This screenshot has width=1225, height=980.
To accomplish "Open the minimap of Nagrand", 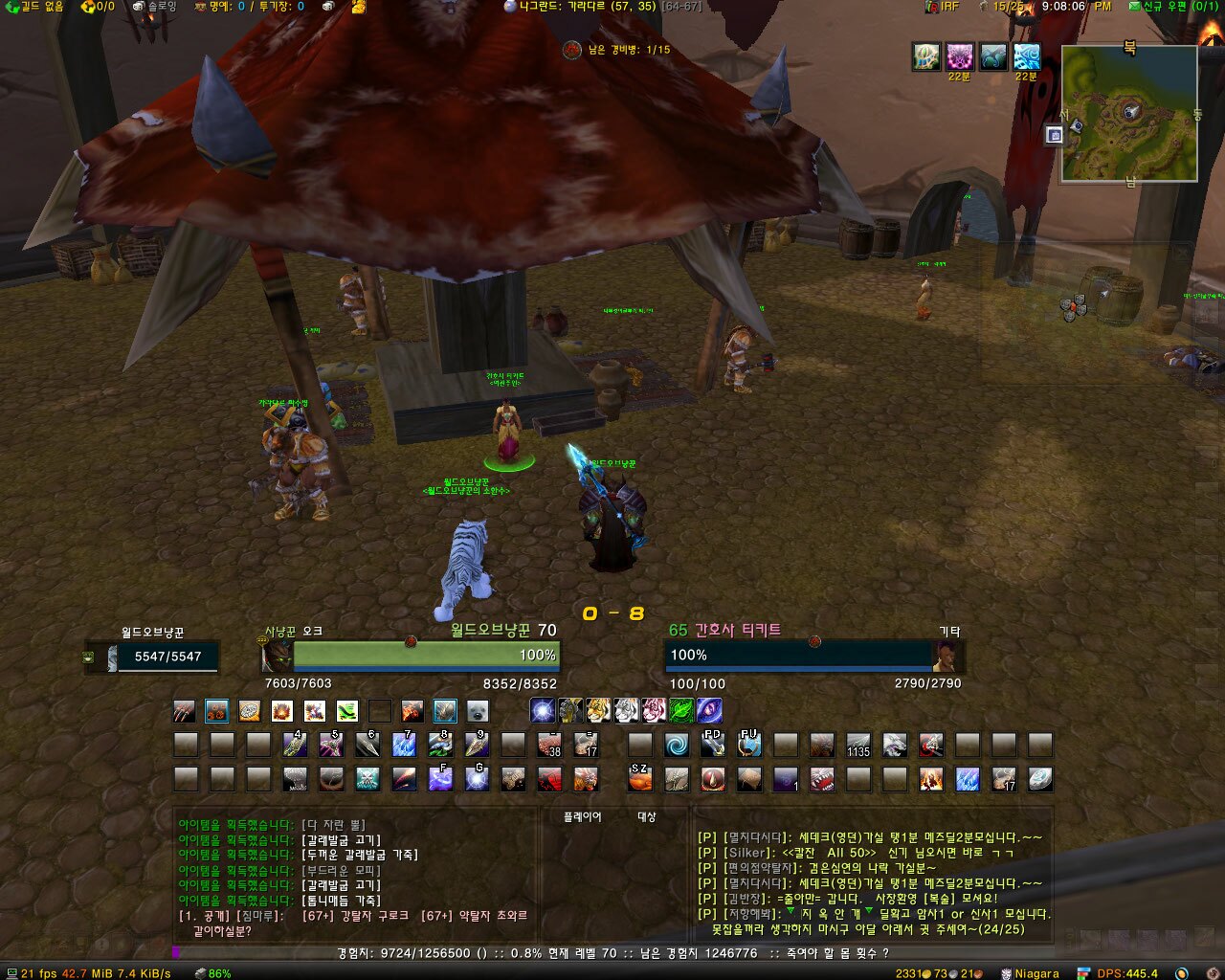I will tap(1129, 113).
